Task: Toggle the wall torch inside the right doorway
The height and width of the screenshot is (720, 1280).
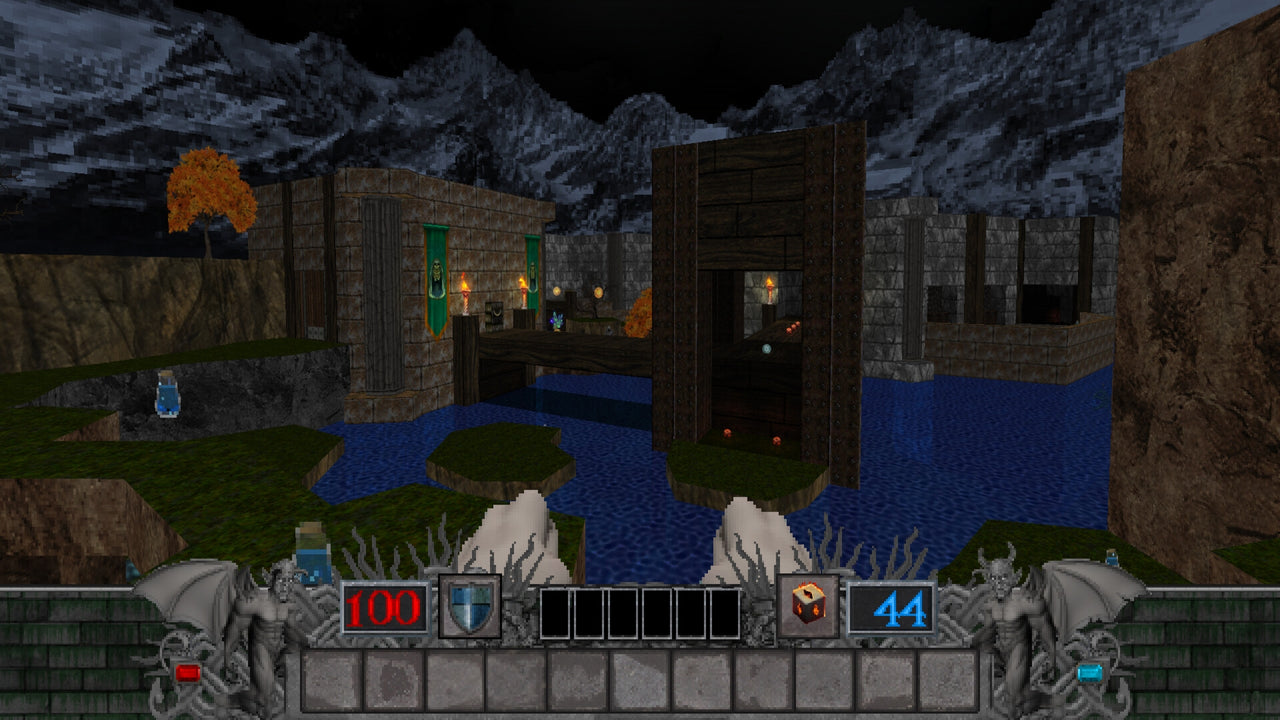Action: pos(770,289)
